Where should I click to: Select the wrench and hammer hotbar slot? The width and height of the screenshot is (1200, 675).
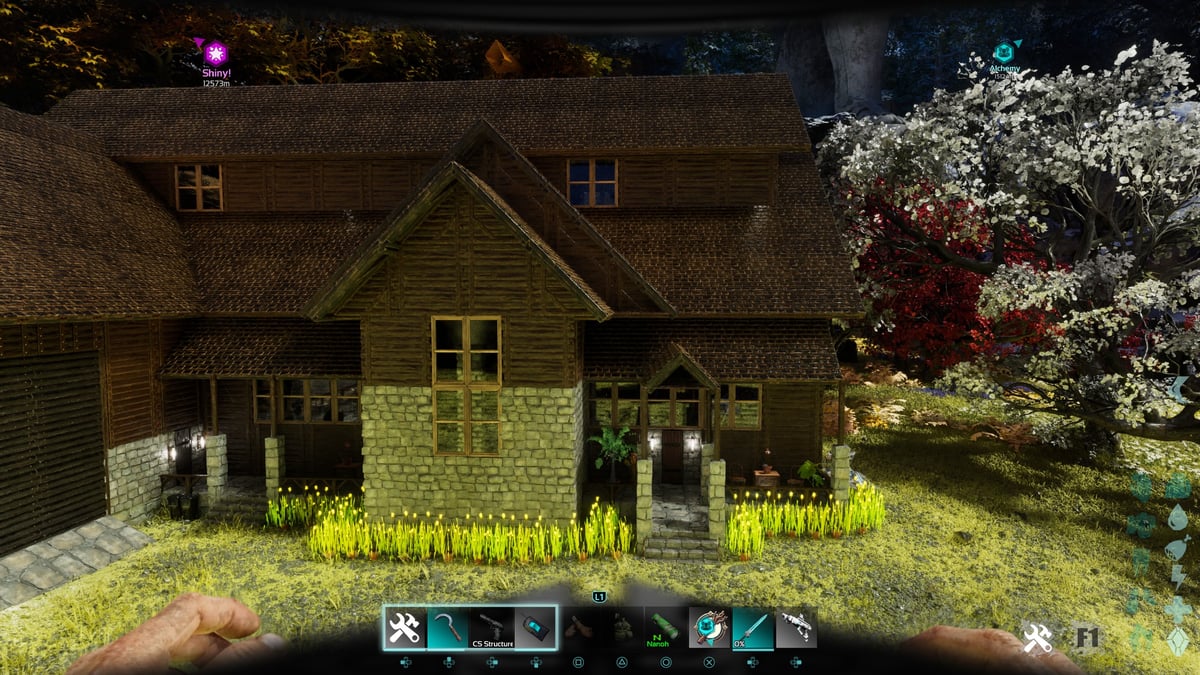coord(404,628)
